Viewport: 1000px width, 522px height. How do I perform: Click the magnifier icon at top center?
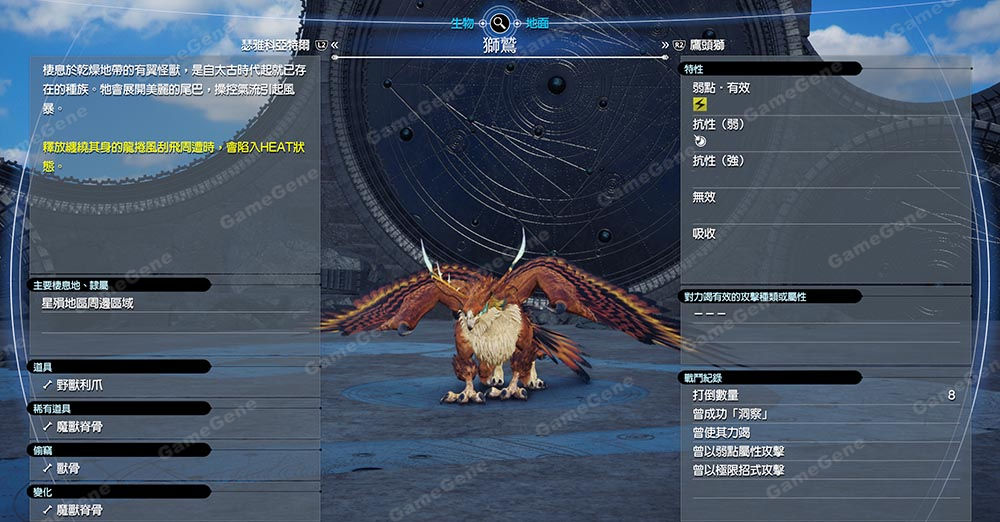(499, 22)
